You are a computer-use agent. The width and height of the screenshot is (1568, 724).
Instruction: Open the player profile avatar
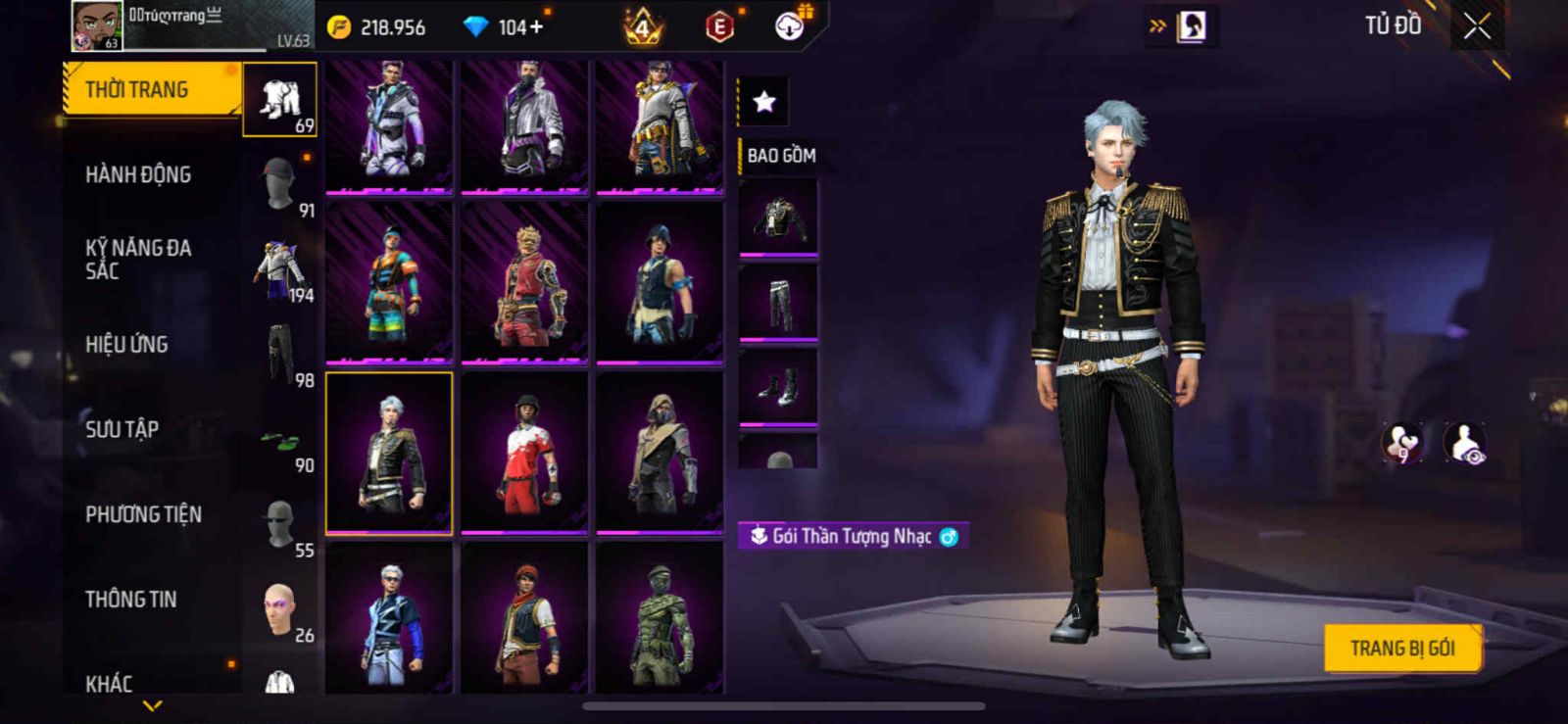coord(96,25)
